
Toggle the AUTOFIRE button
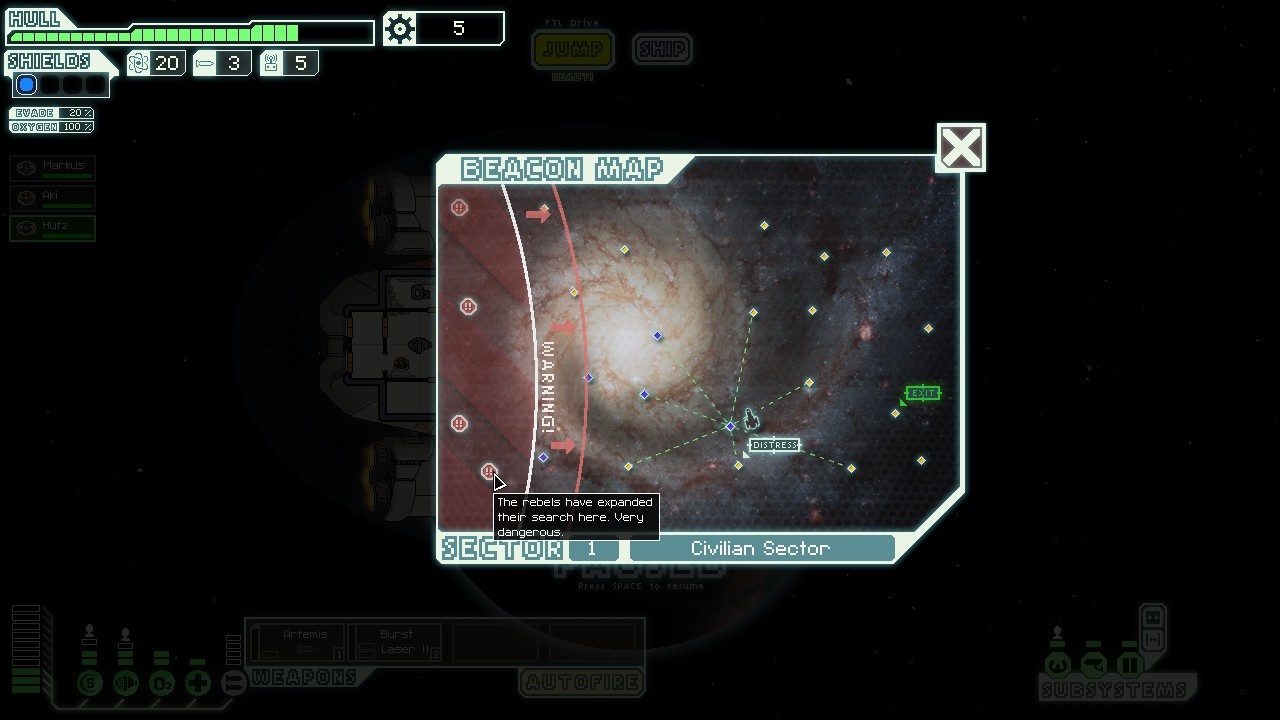click(x=582, y=683)
